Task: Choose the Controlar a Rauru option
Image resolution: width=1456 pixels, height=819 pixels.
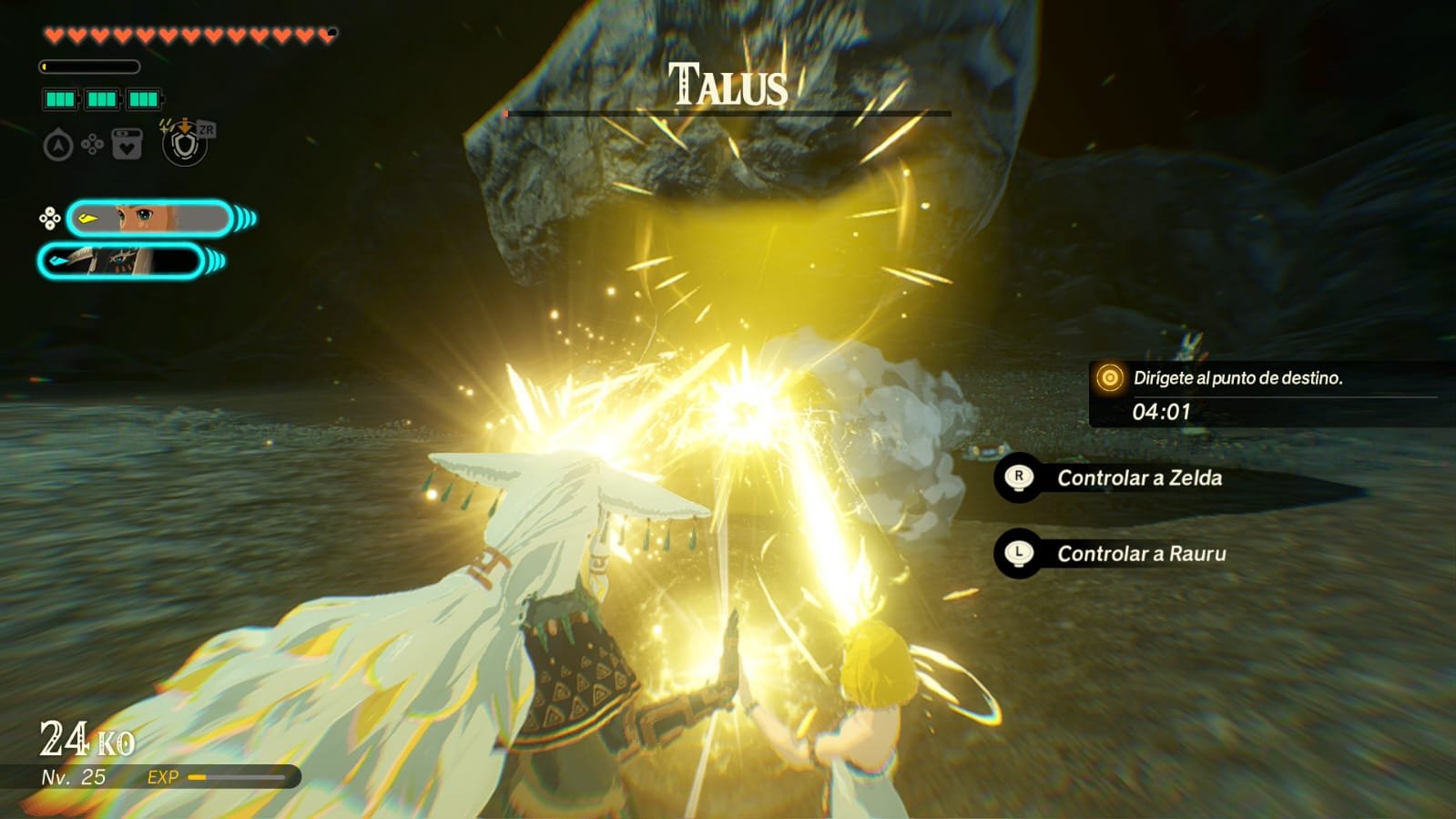Action: [1140, 554]
